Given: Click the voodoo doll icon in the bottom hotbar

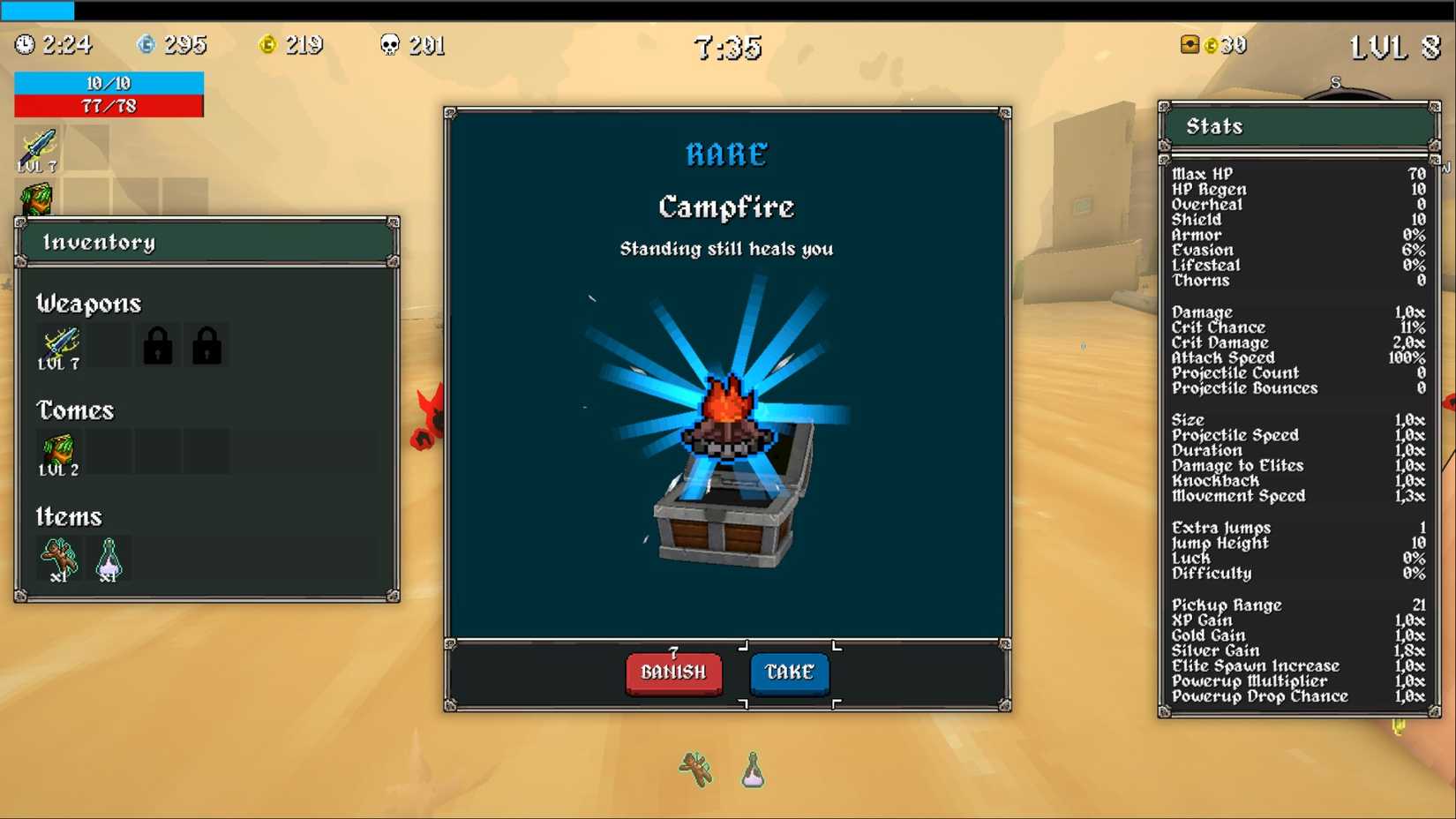Looking at the screenshot, I should [x=694, y=770].
